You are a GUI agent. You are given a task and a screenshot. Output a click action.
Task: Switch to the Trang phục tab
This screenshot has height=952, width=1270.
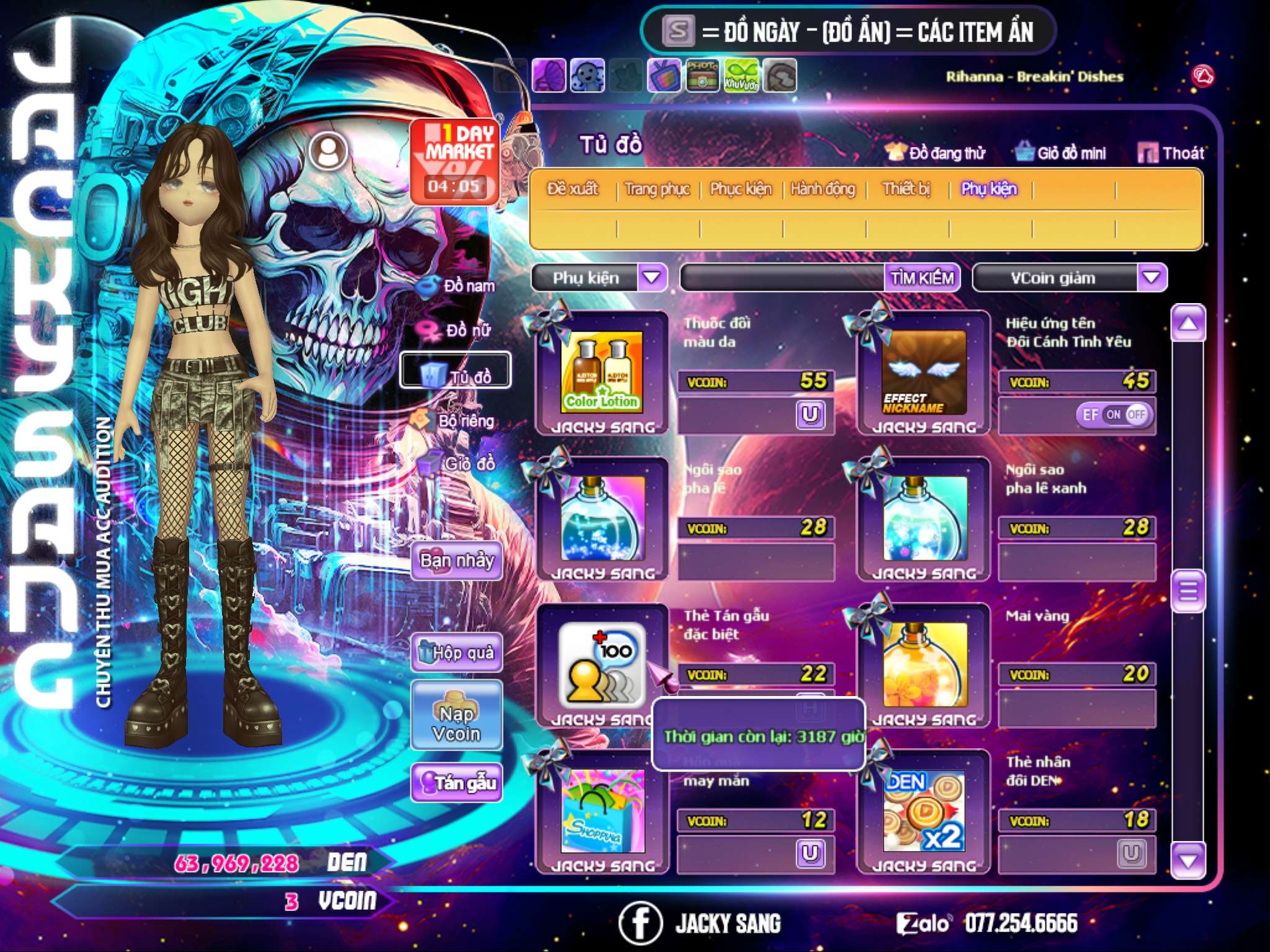pos(657,189)
